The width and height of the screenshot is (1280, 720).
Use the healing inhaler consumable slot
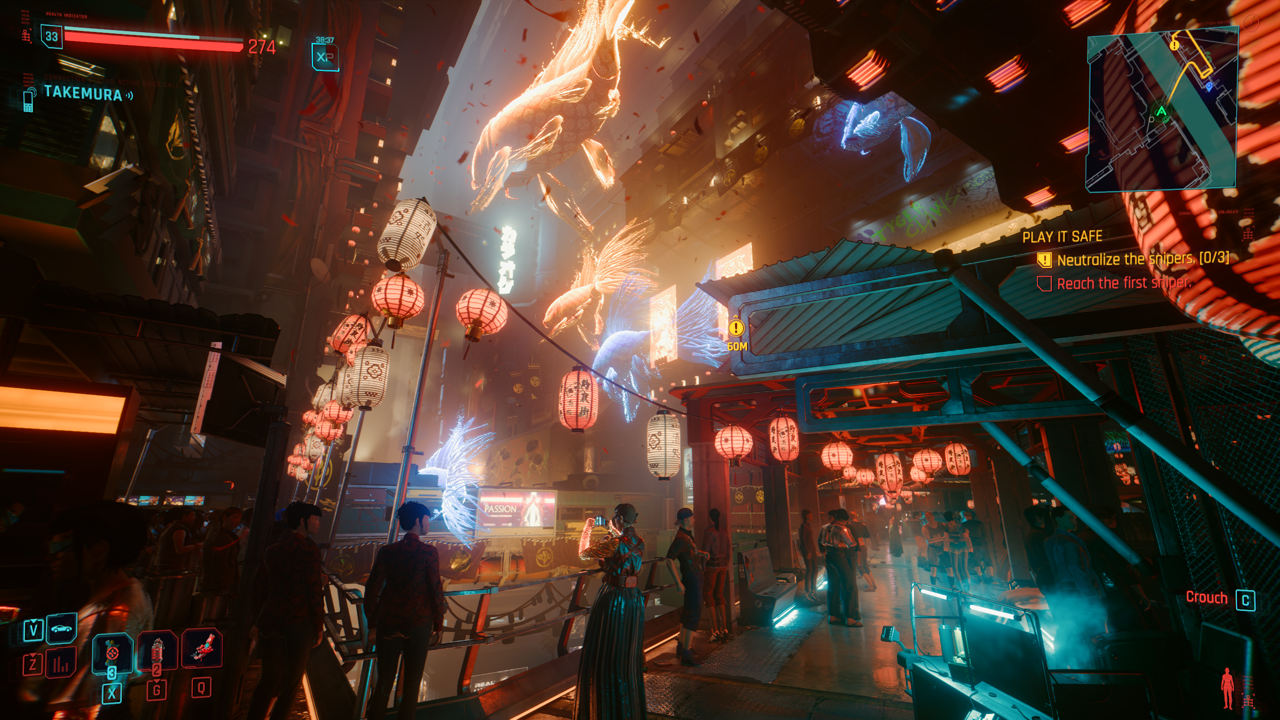(111, 654)
